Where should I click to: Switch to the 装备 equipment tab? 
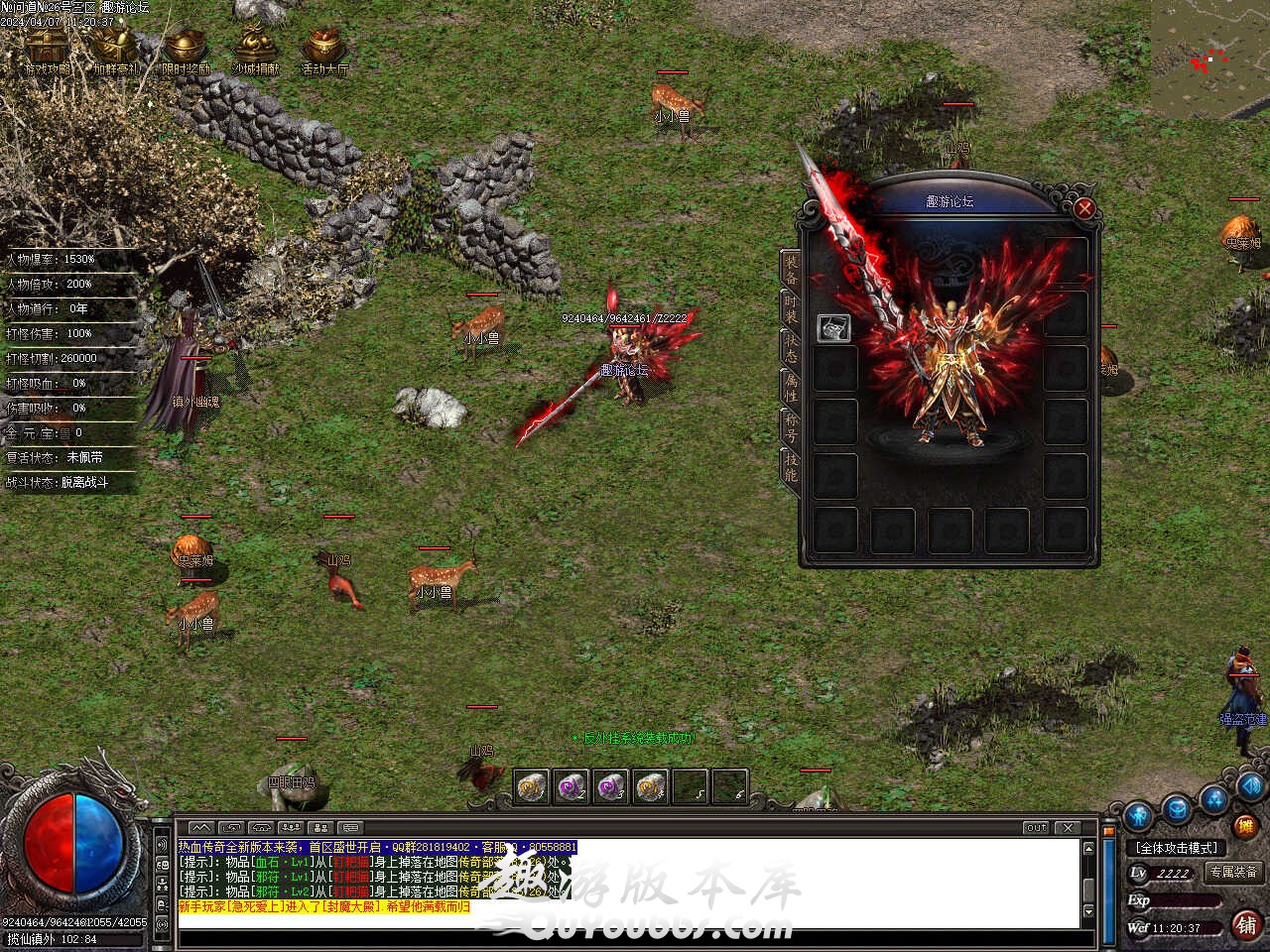[x=791, y=269]
